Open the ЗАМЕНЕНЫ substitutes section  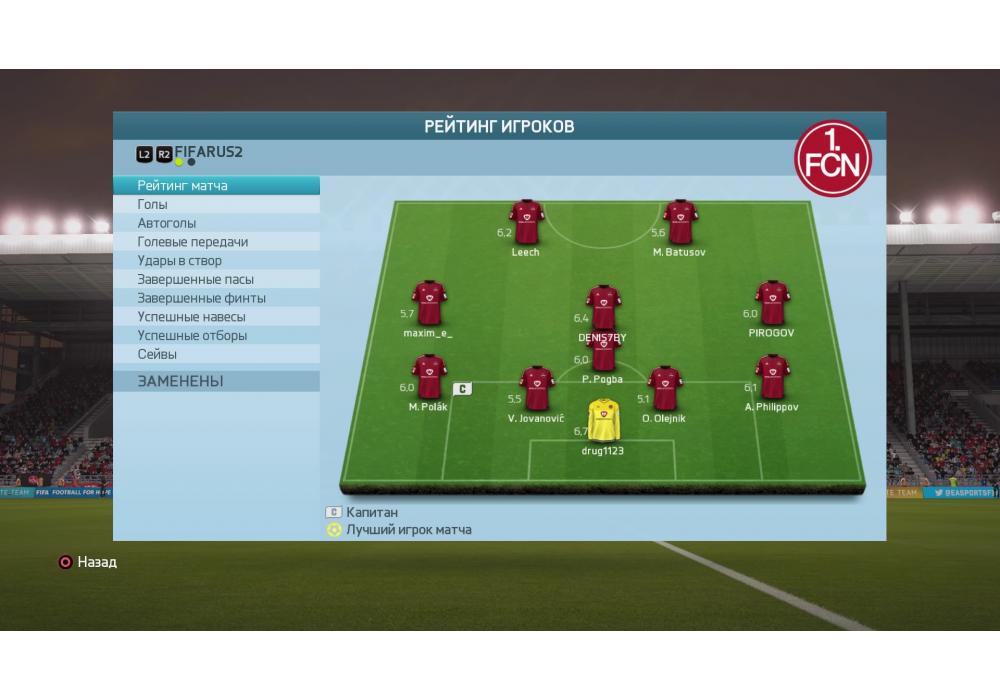[216, 381]
